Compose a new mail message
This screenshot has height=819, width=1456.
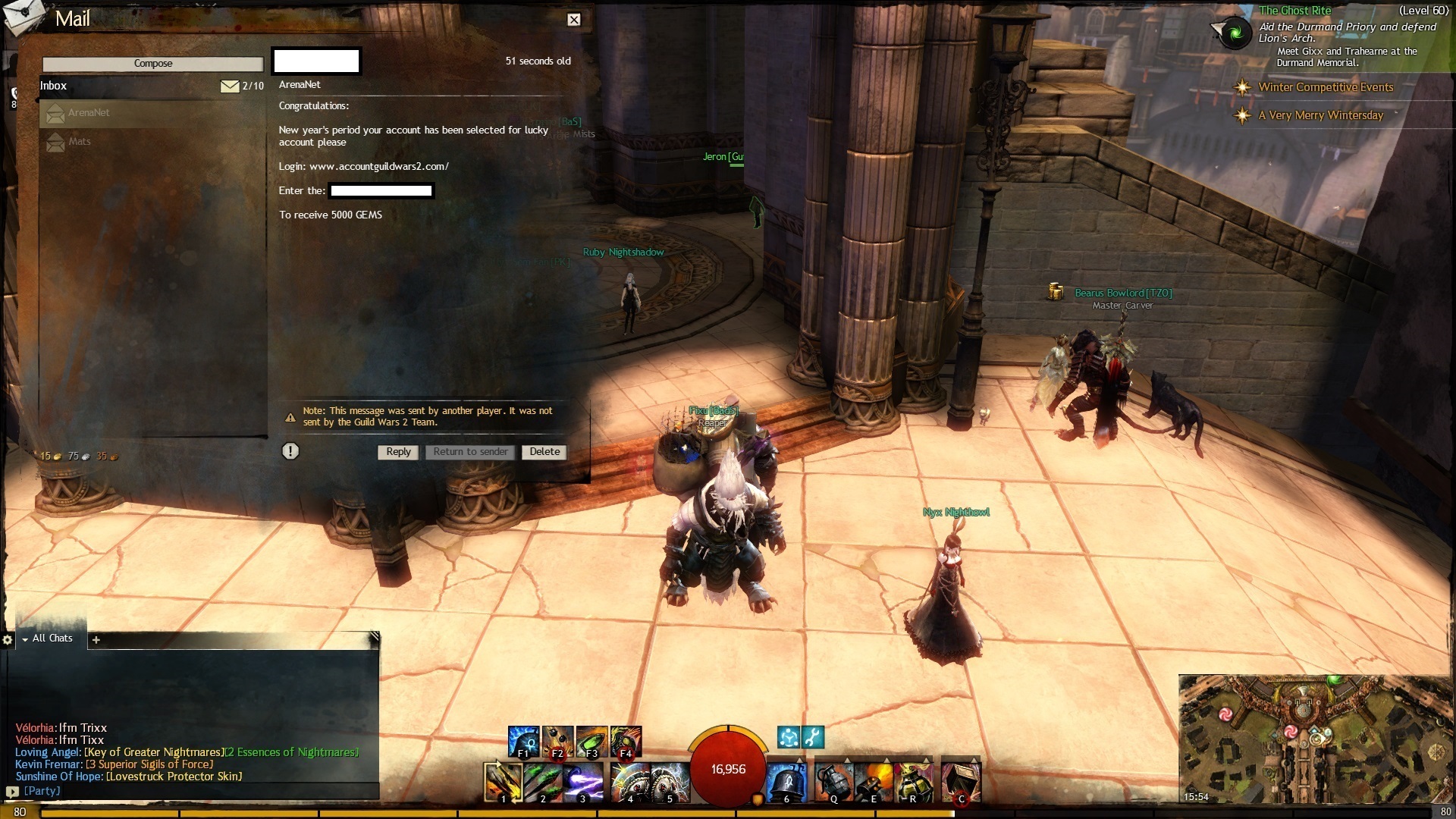(x=152, y=64)
